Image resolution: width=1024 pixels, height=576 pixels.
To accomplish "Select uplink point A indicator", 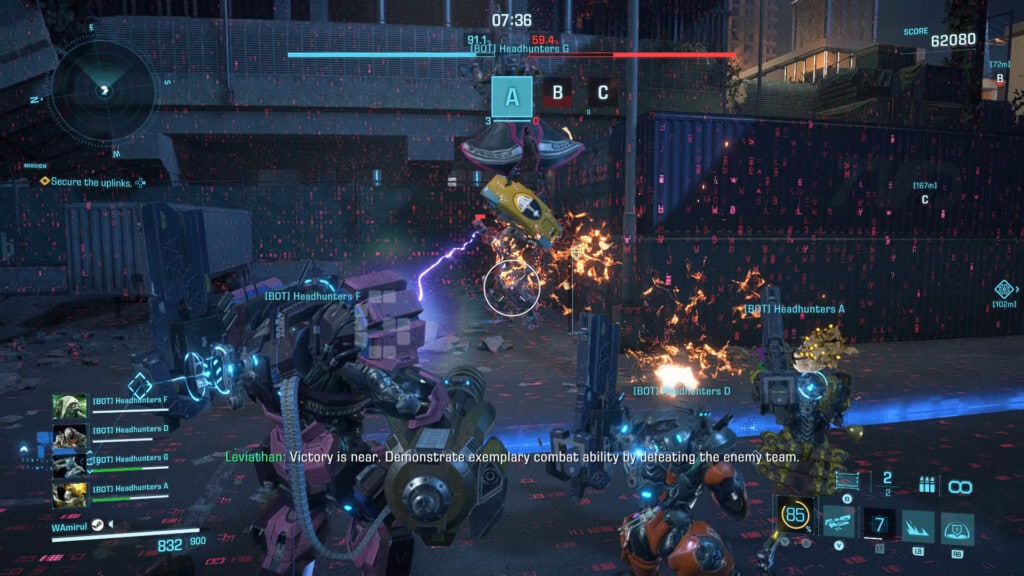I will [x=512, y=97].
